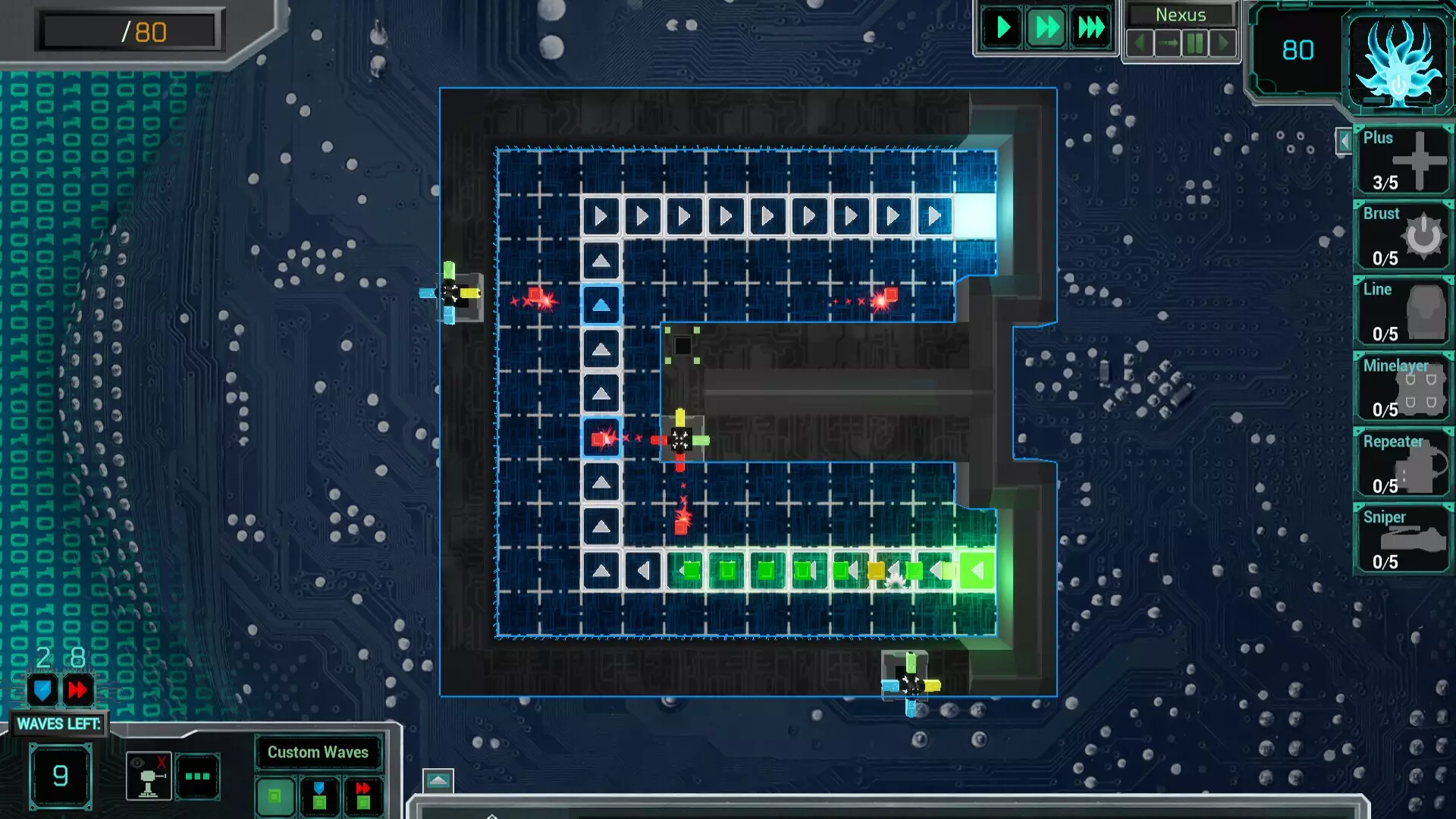Open the Custom Waves menu

pos(318,752)
